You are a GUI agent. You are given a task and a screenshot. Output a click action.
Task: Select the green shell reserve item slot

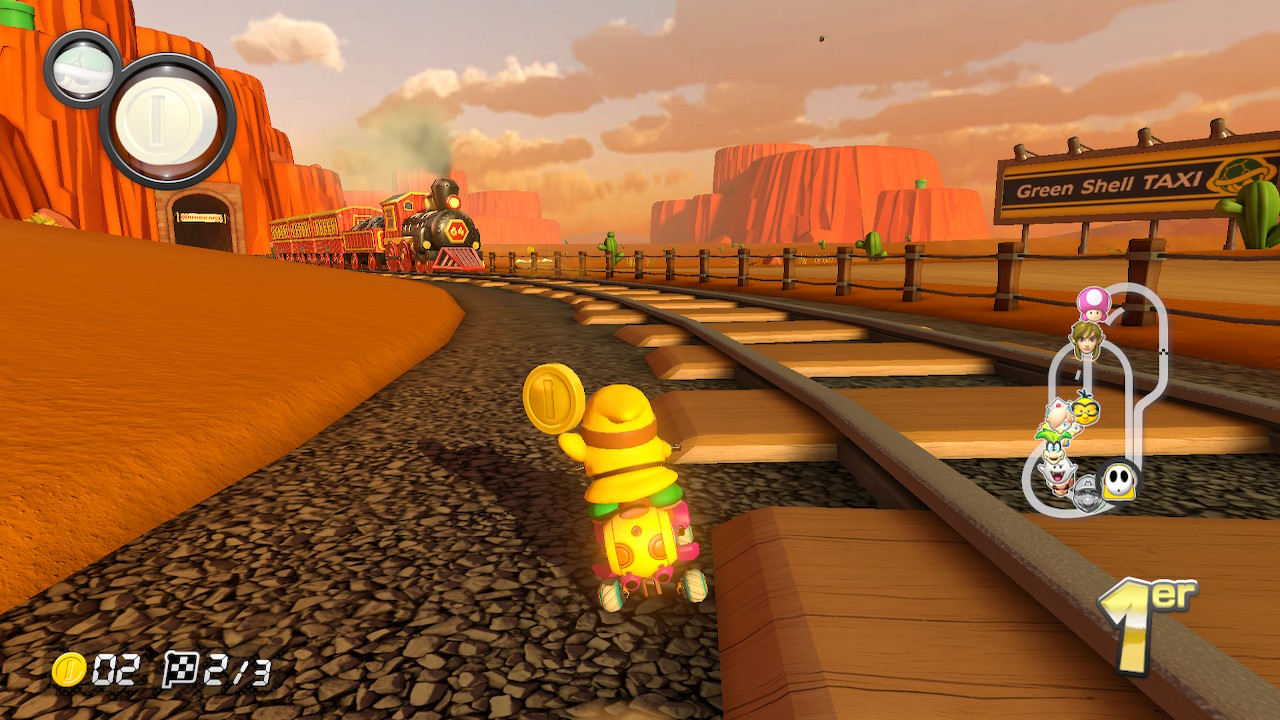[x=82, y=67]
